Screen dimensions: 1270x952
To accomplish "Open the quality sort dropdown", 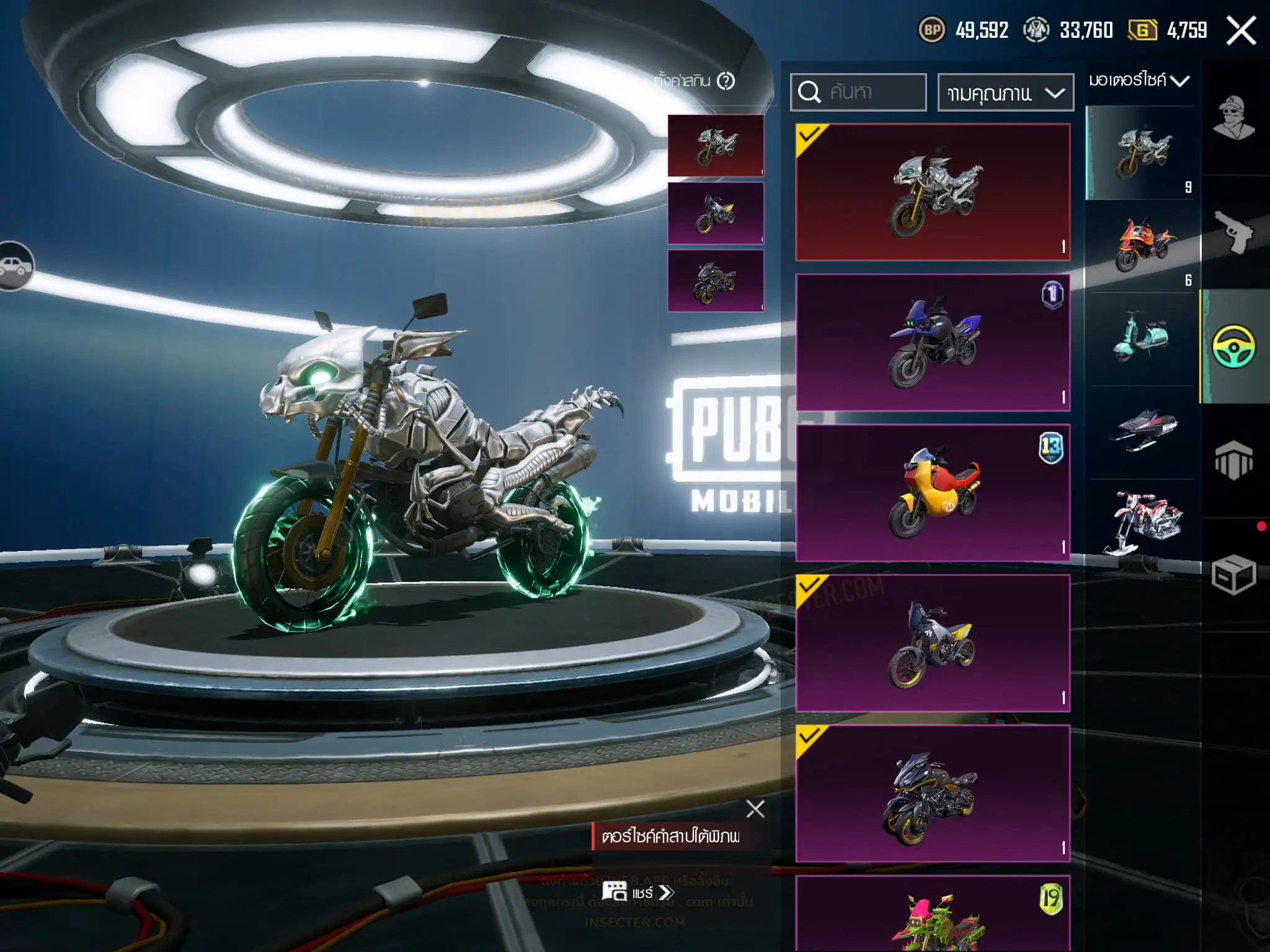I will [1005, 93].
